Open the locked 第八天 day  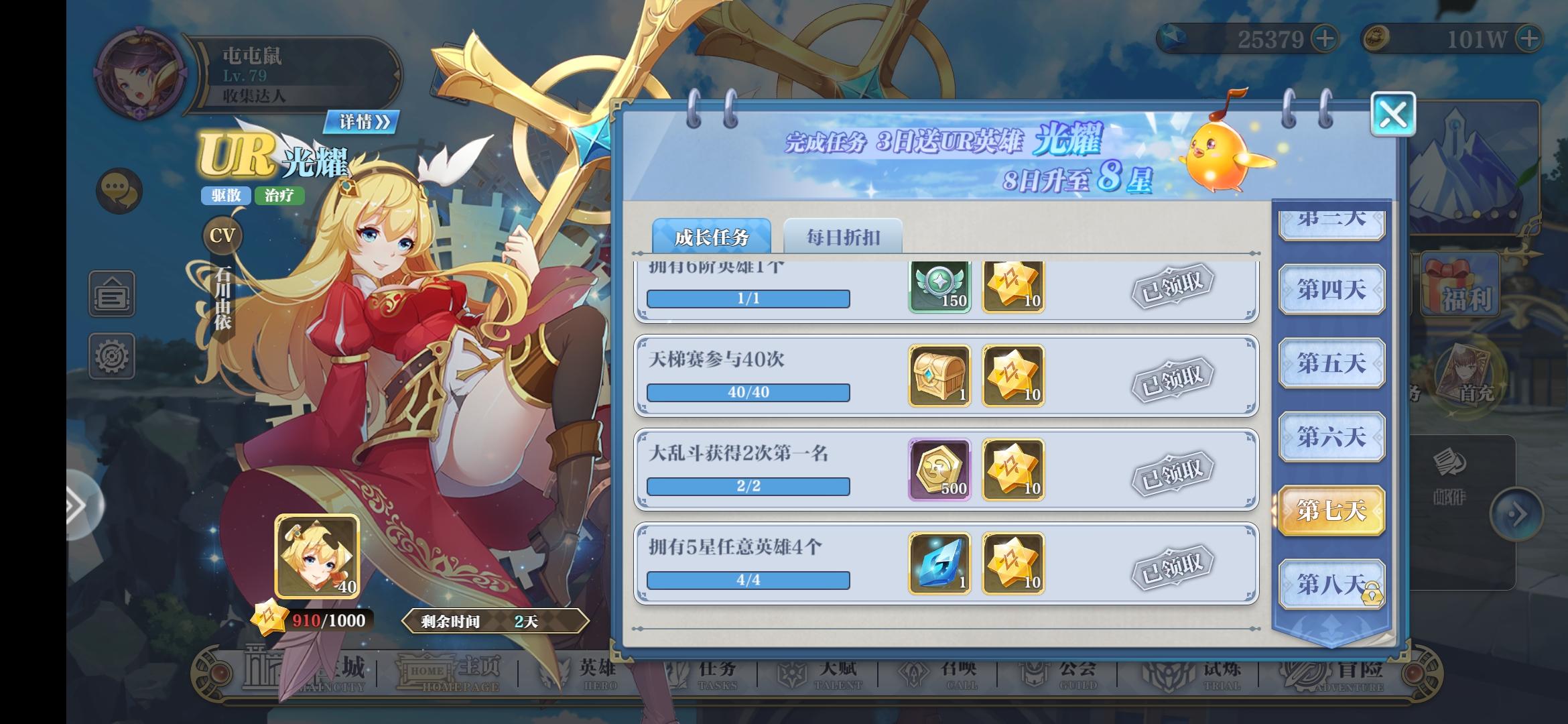point(1331,583)
